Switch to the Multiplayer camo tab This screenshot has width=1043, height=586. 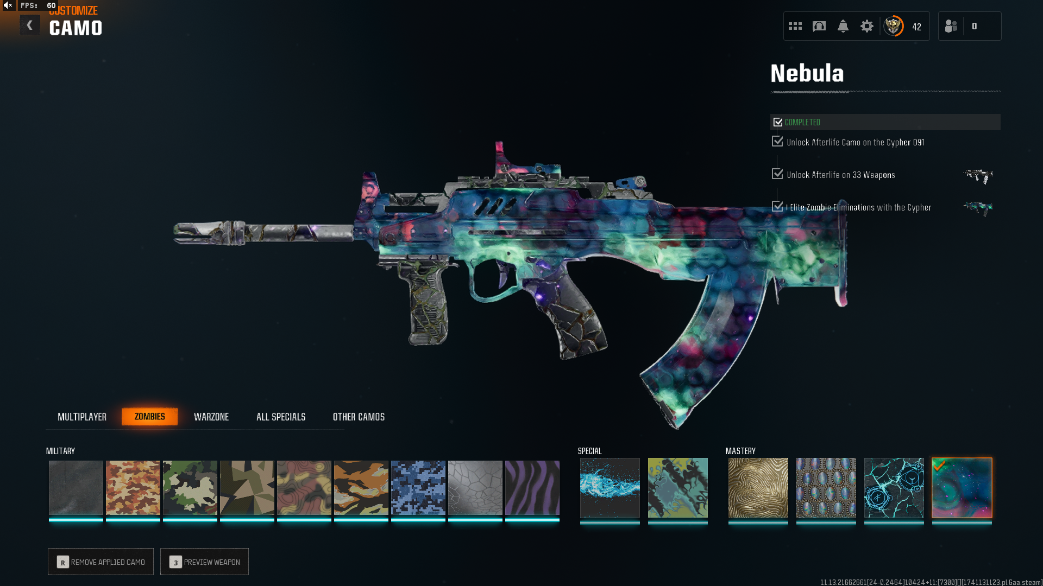81,417
